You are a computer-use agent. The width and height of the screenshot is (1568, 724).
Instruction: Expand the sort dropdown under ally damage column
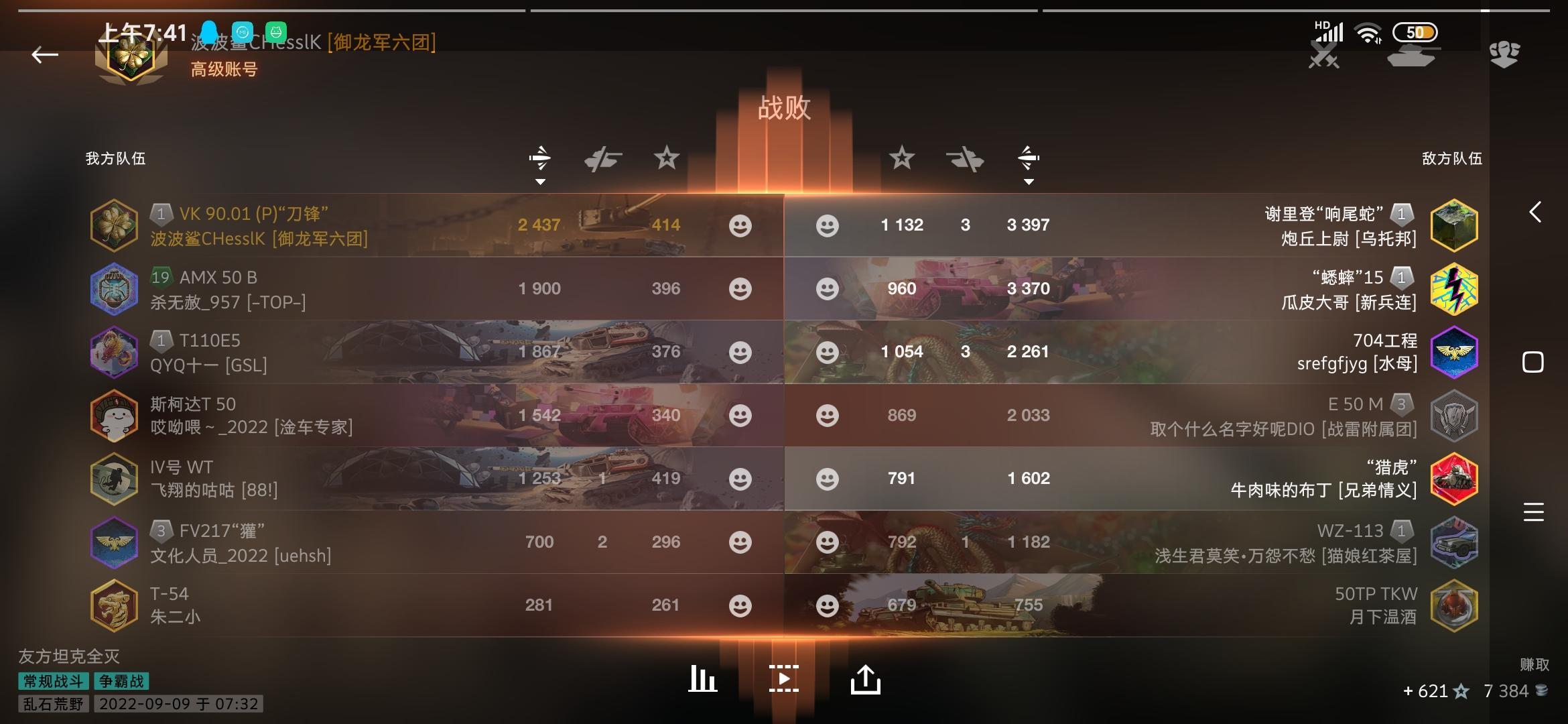(540, 181)
